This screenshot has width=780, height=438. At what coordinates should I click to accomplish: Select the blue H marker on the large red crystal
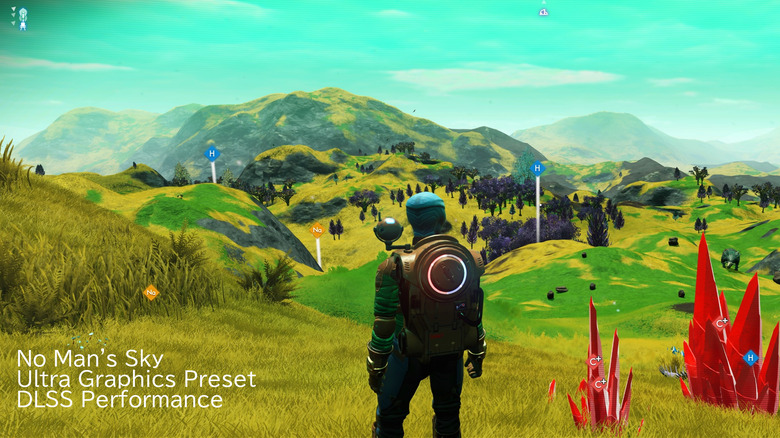tap(750, 357)
